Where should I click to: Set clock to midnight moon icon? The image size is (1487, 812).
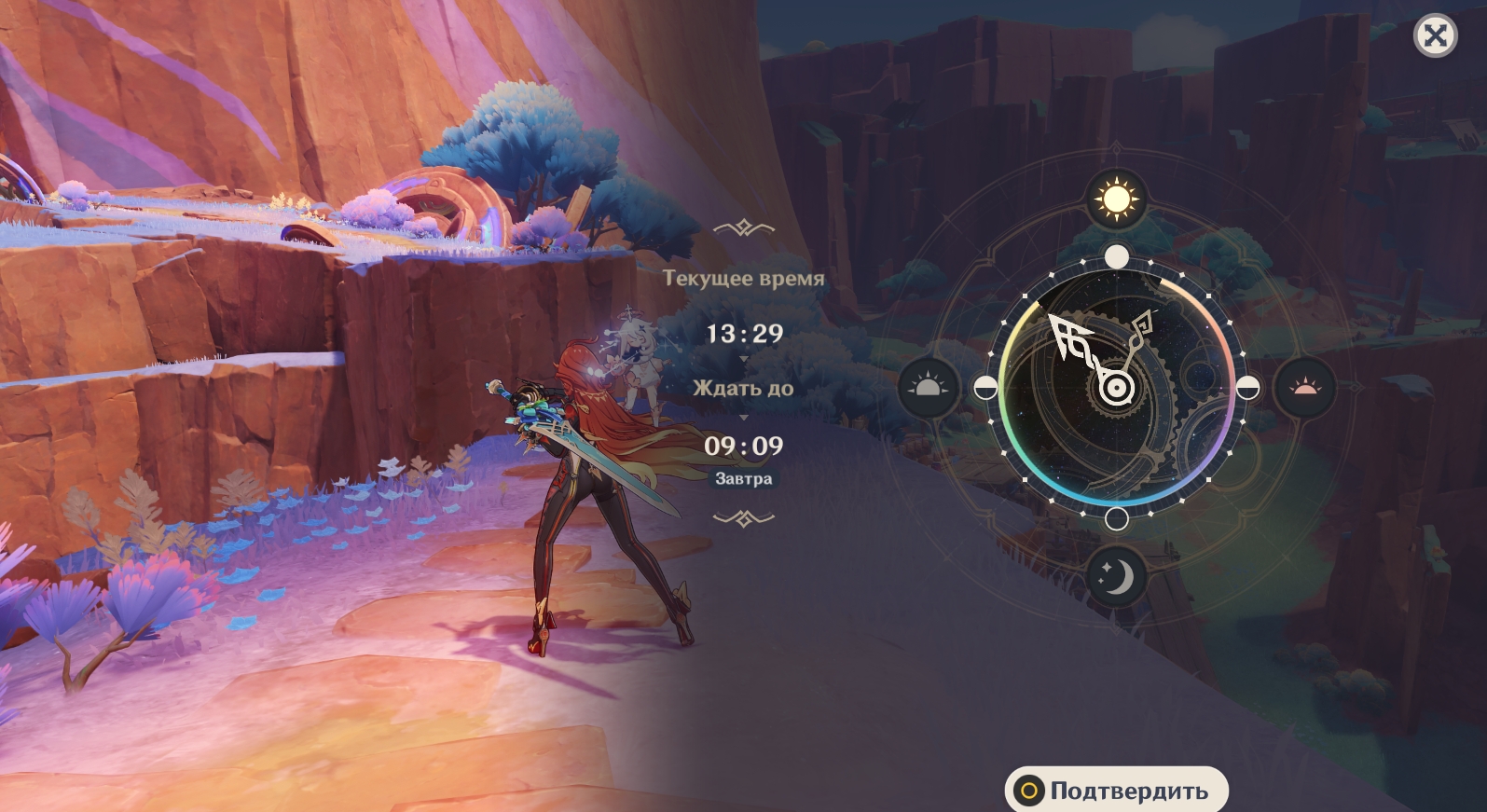tap(1116, 575)
